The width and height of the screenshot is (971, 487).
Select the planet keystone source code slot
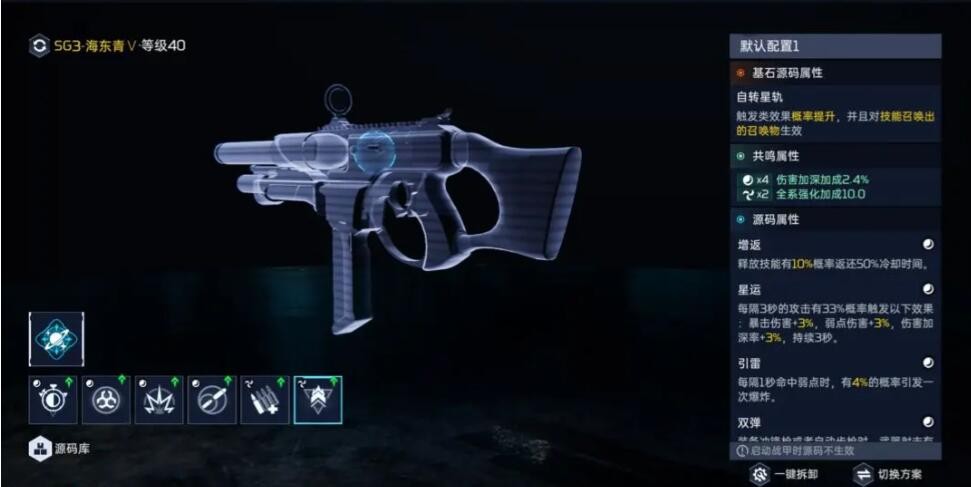(x=56, y=339)
